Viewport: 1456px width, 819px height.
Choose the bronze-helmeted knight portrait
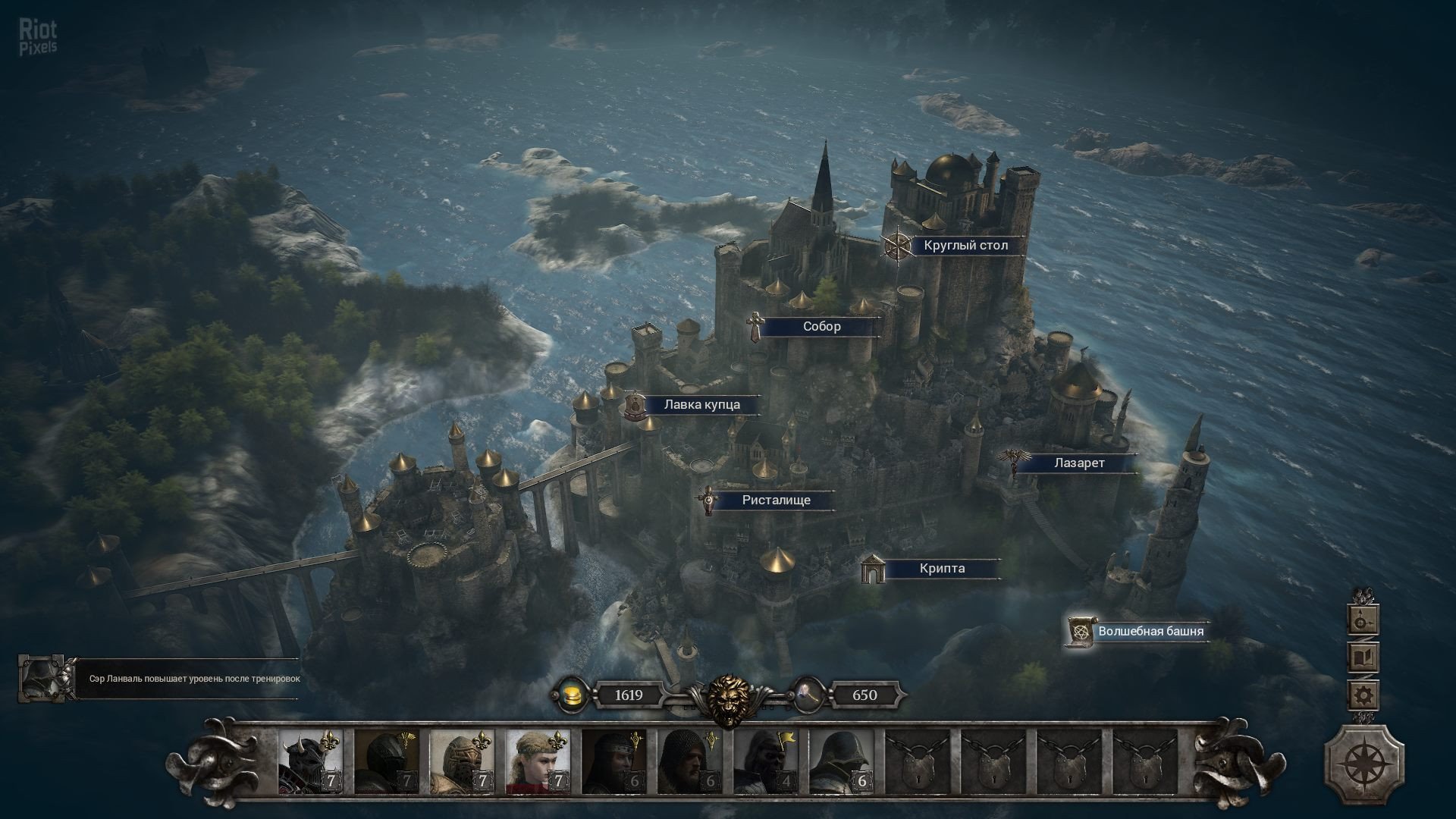[x=462, y=761]
